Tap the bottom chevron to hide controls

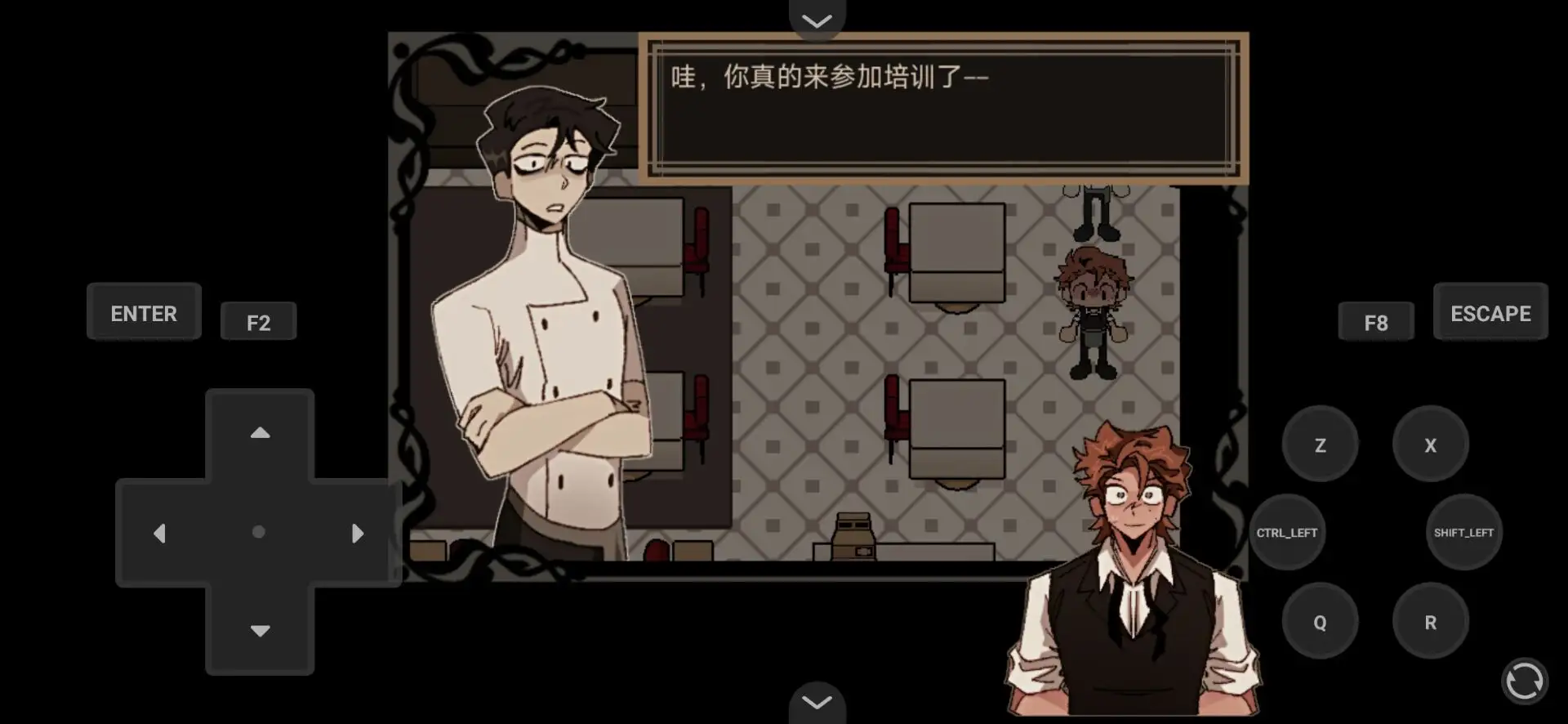point(816,701)
